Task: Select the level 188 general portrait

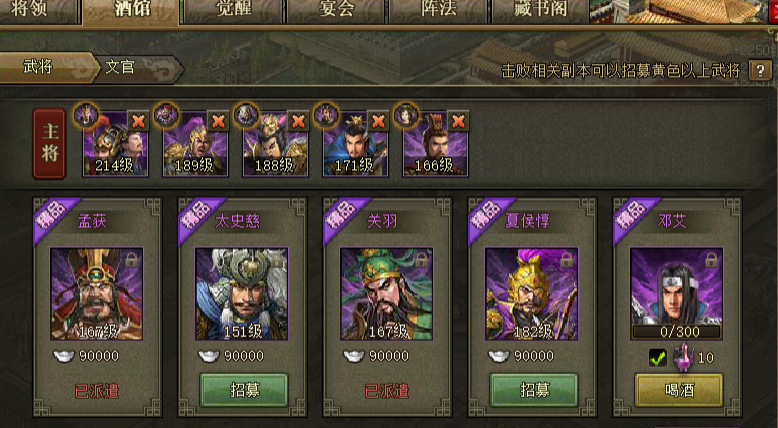Action: (x=275, y=145)
